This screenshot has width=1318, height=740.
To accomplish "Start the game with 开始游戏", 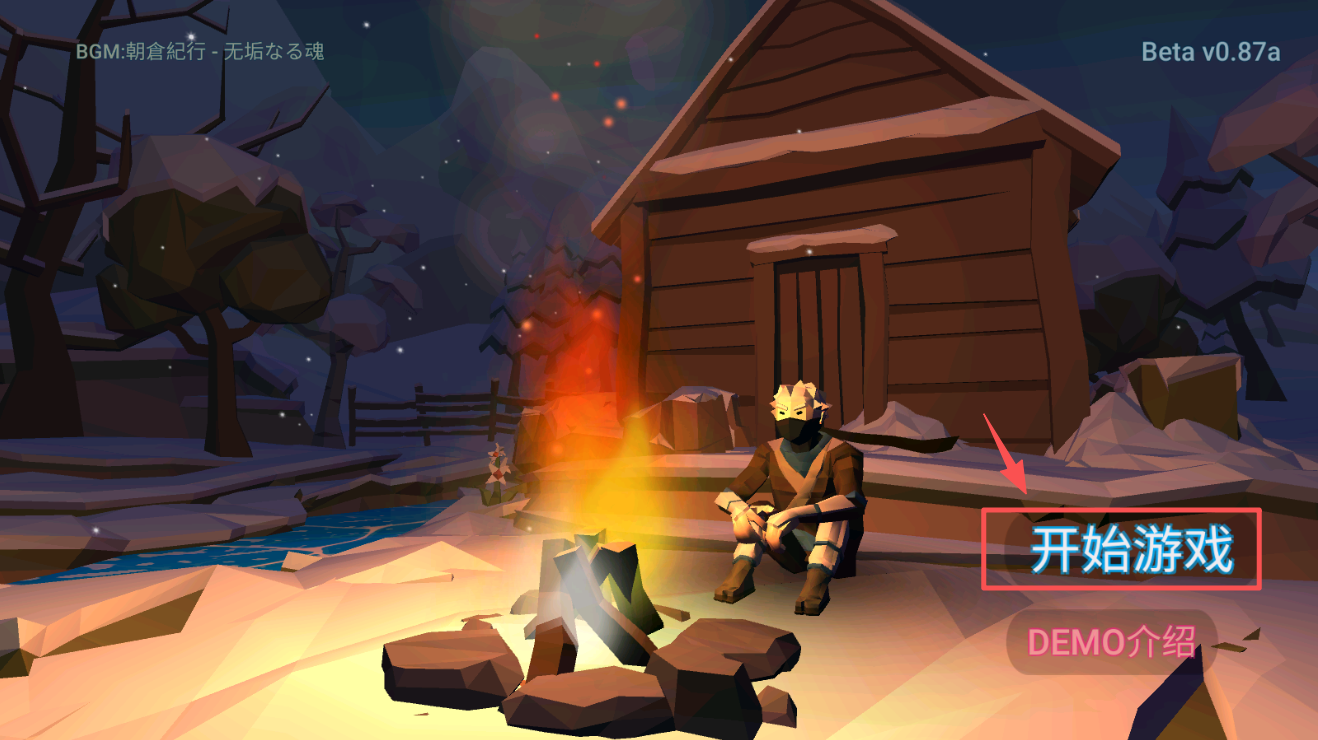I will pos(1131,549).
